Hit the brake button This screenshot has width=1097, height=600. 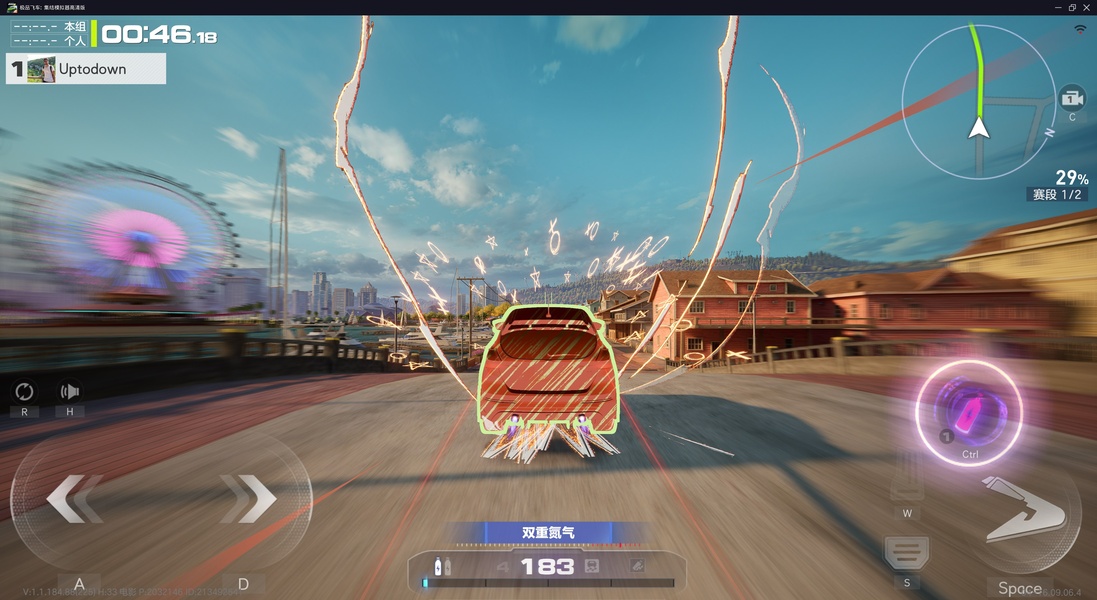pos(906,551)
